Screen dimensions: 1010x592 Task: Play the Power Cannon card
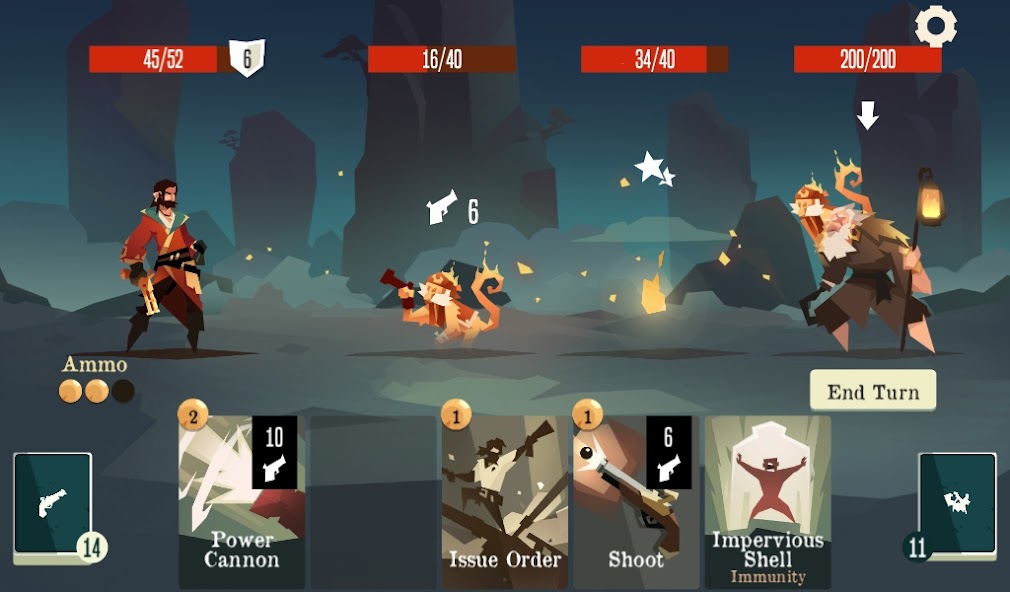click(242, 500)
